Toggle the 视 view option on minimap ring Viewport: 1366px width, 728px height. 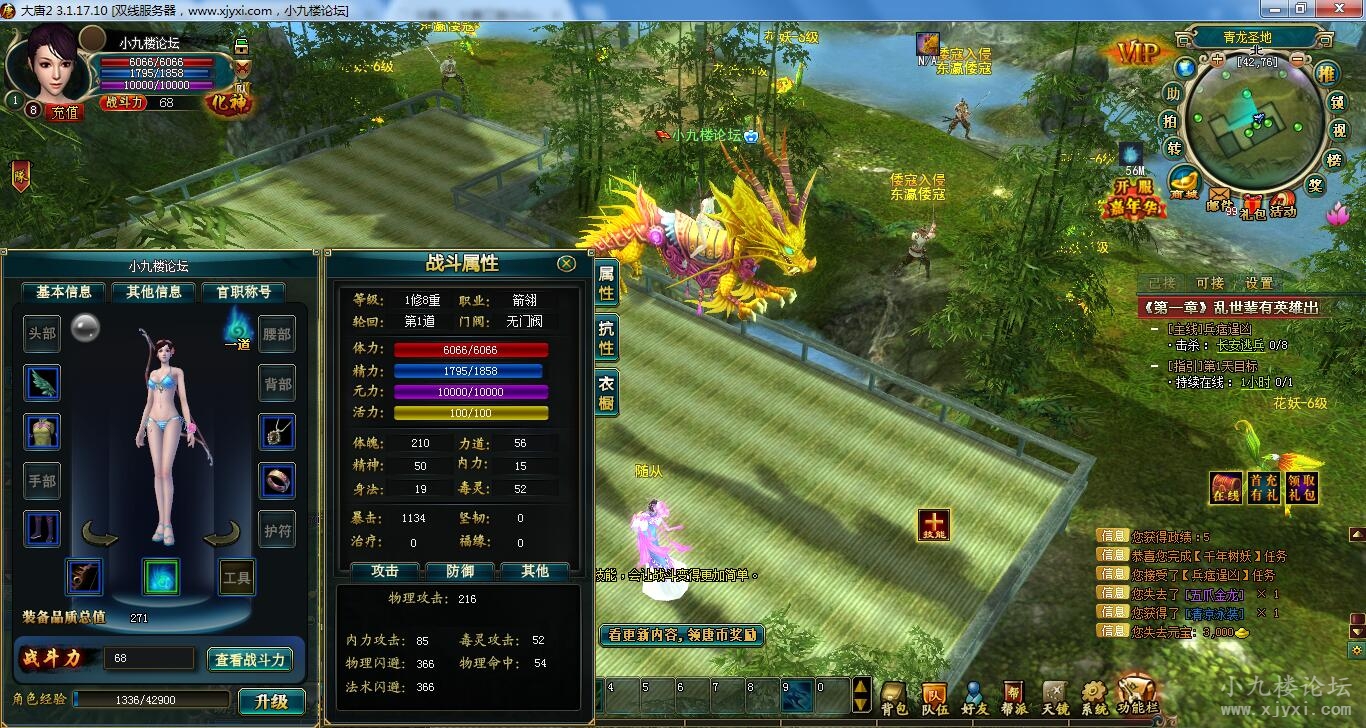1338,130
